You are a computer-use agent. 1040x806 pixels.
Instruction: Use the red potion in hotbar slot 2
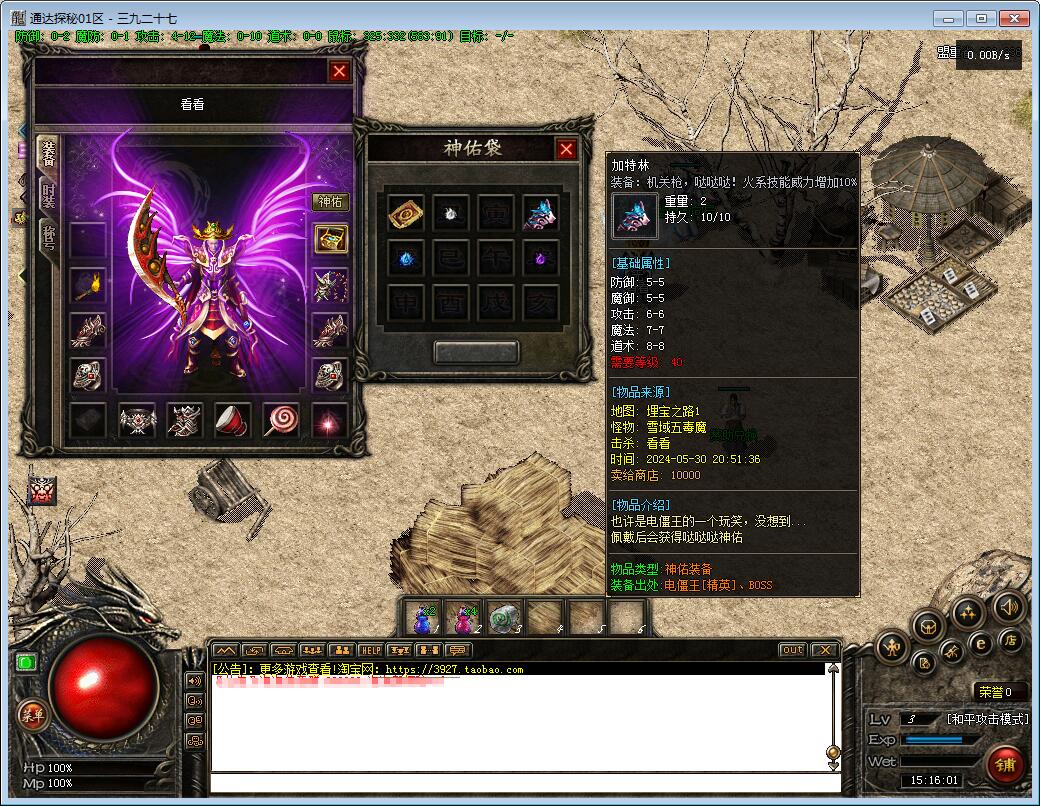coord(464,620)
